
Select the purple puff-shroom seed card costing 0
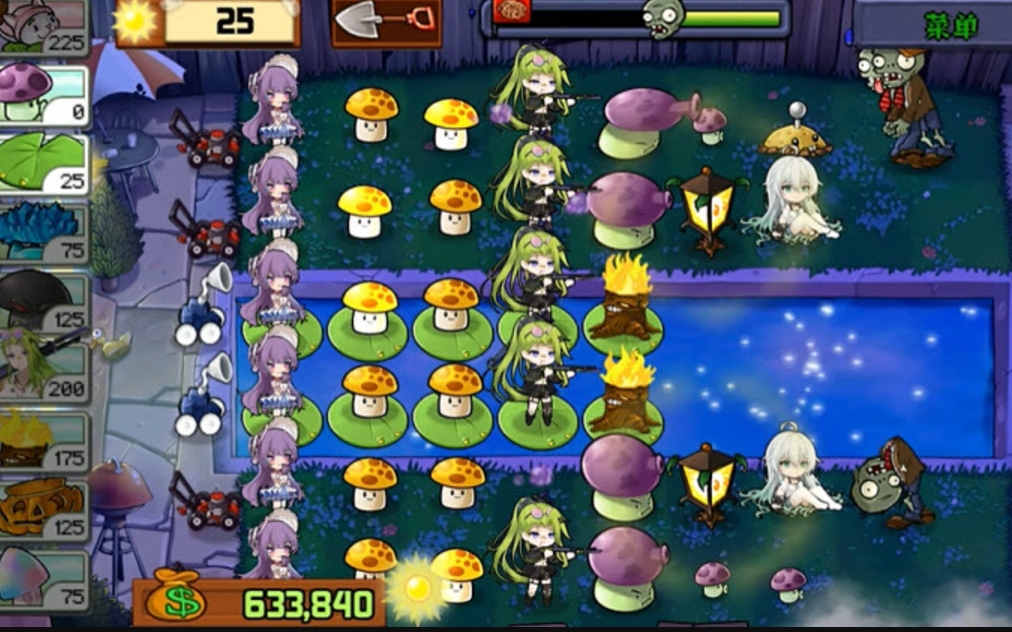click(x=44, y=94)
